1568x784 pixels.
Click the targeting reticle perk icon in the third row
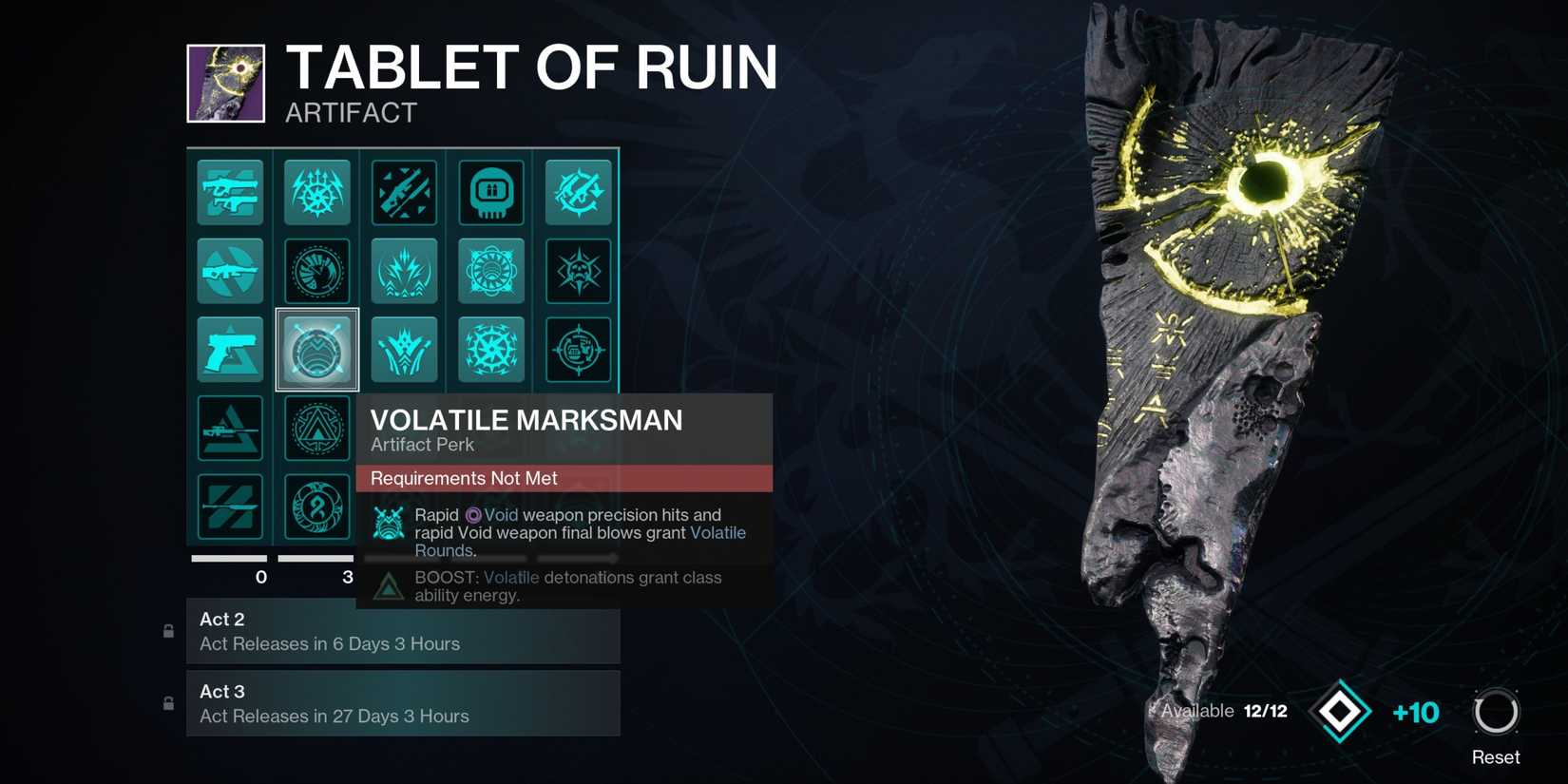point(579,349)
